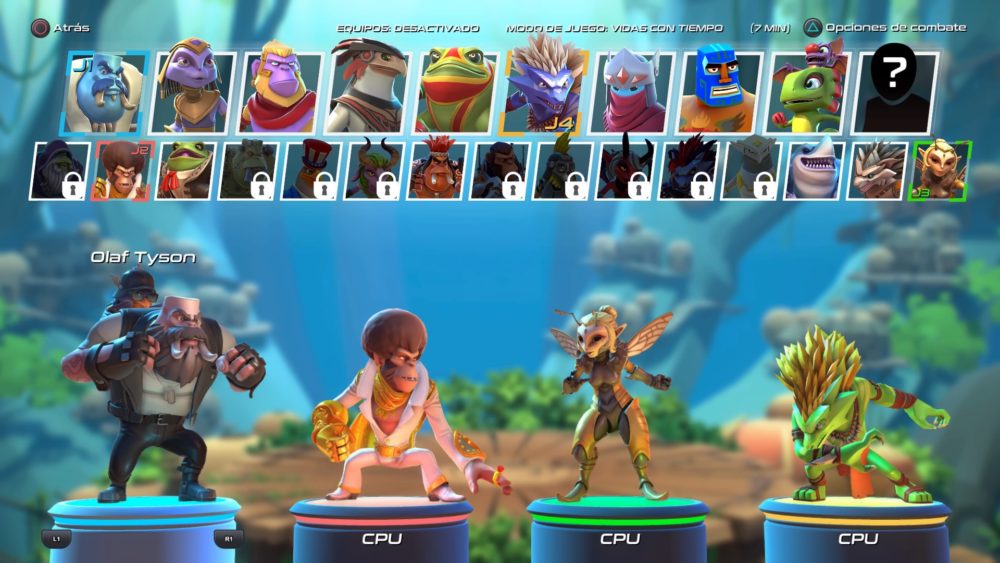Viewport: 1000px width, 563px height.
Task: Select the afro disco monkey portrait
Action: point(121,171)
